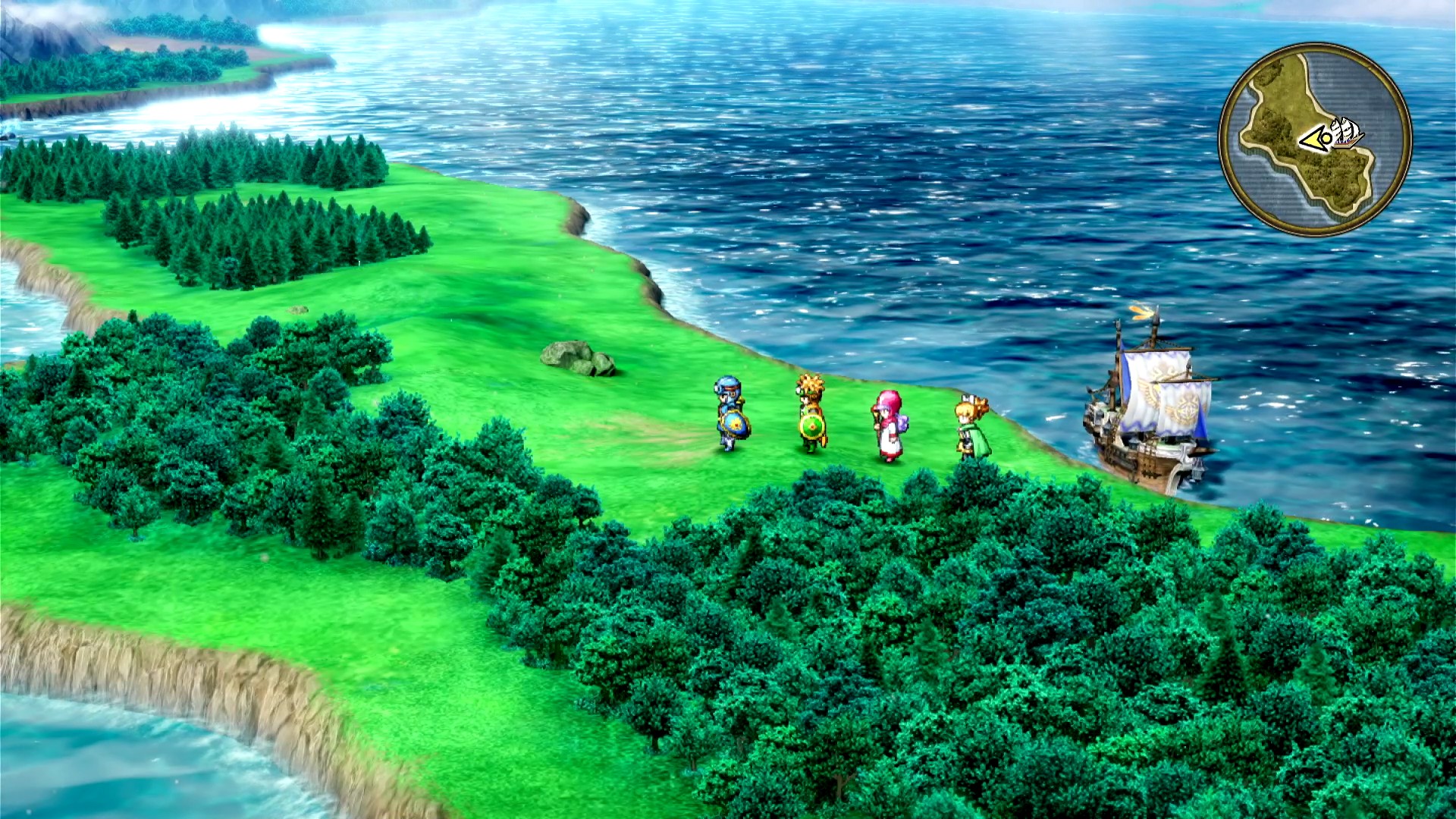Click the ship marker on the minimap
The height and width of the screenshot is (819, 1456).
click(x=1345, y=134)
